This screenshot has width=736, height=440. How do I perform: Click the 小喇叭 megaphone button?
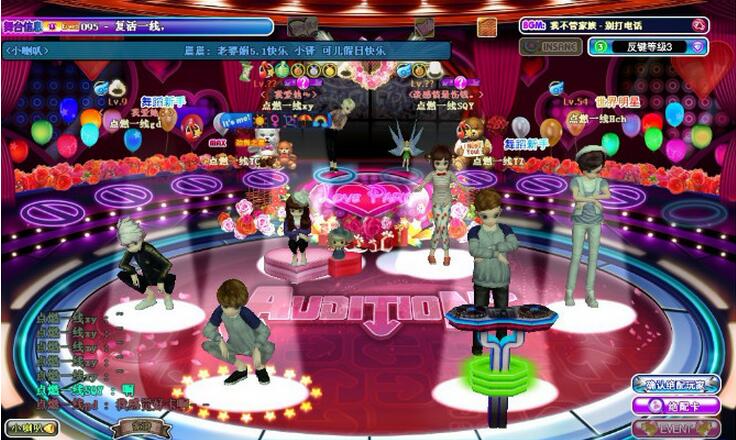point(30,428)
